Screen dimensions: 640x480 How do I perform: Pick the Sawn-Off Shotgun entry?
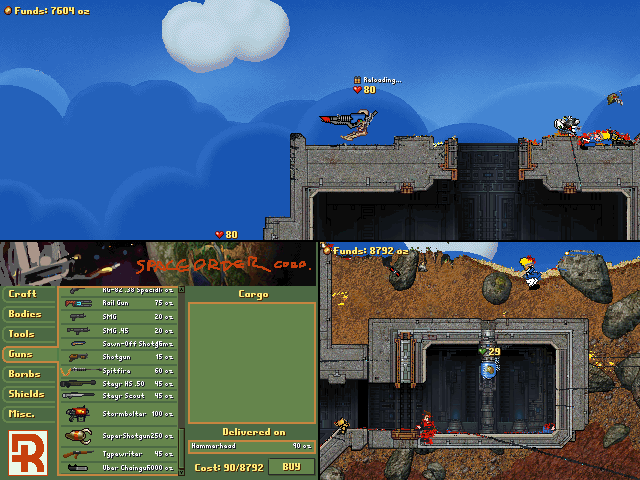point(118,343)
